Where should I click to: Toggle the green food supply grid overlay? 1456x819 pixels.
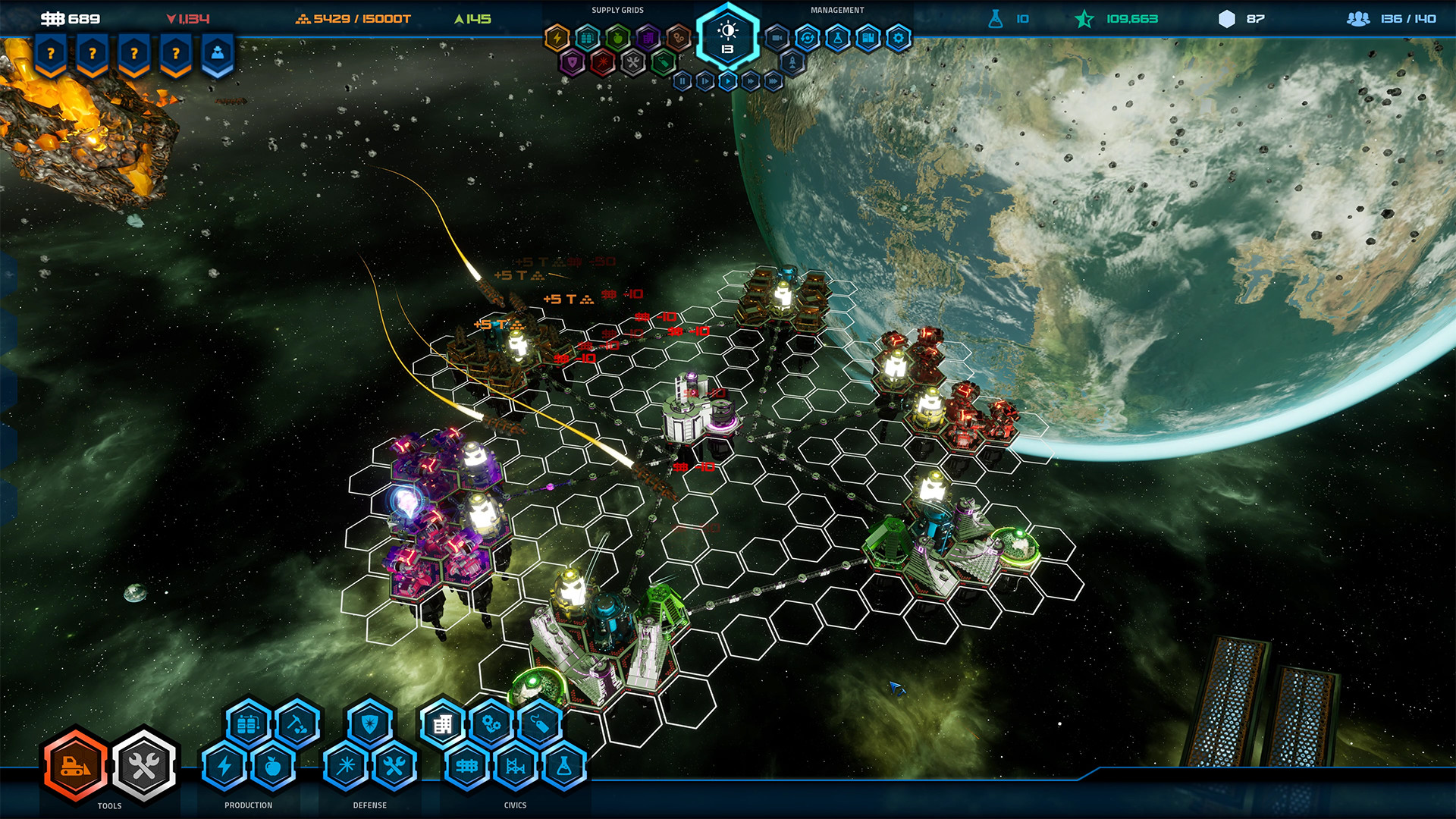pyautogui.click(x=617, y=37)
